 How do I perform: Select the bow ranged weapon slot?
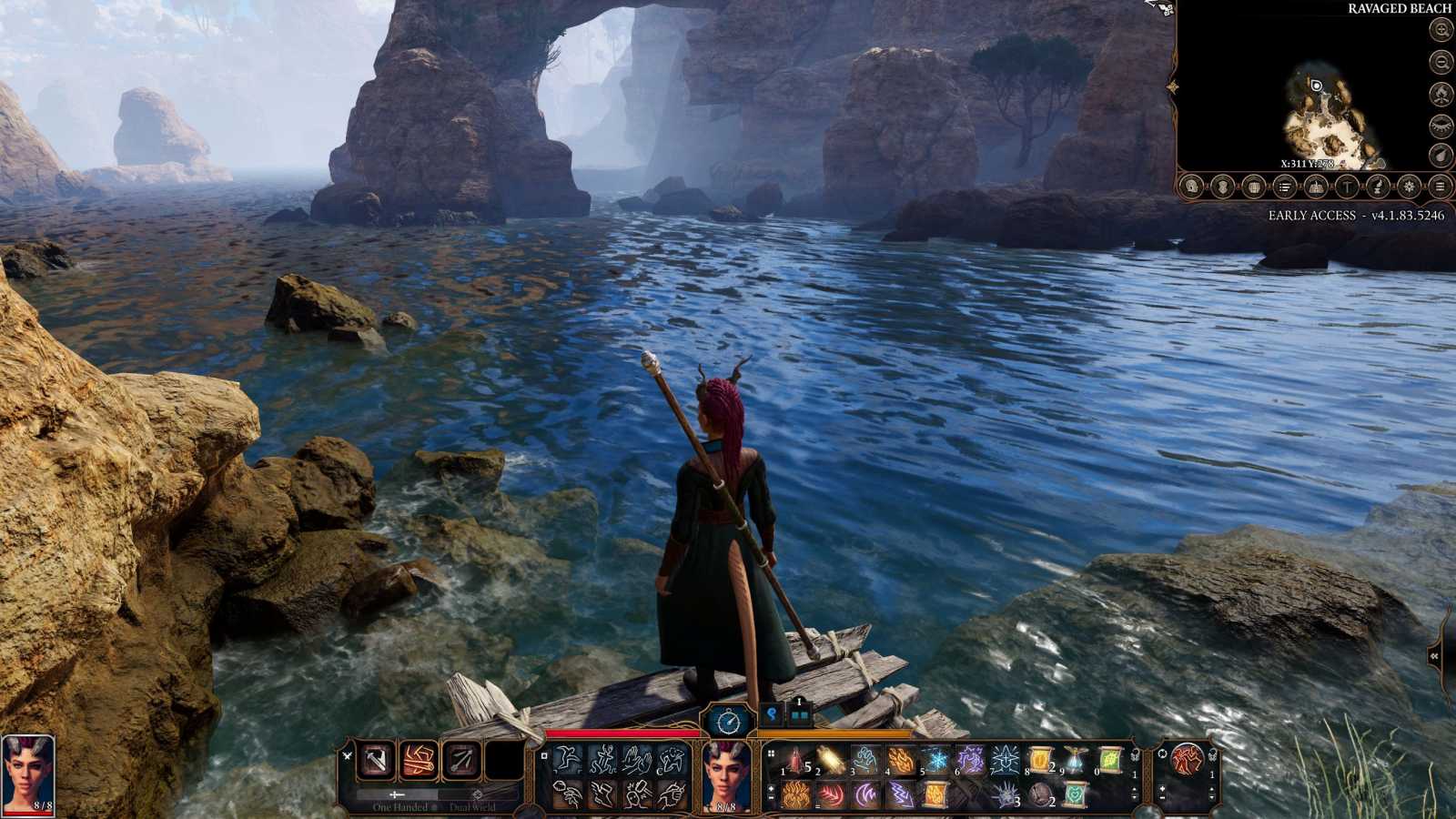(462, 760)
